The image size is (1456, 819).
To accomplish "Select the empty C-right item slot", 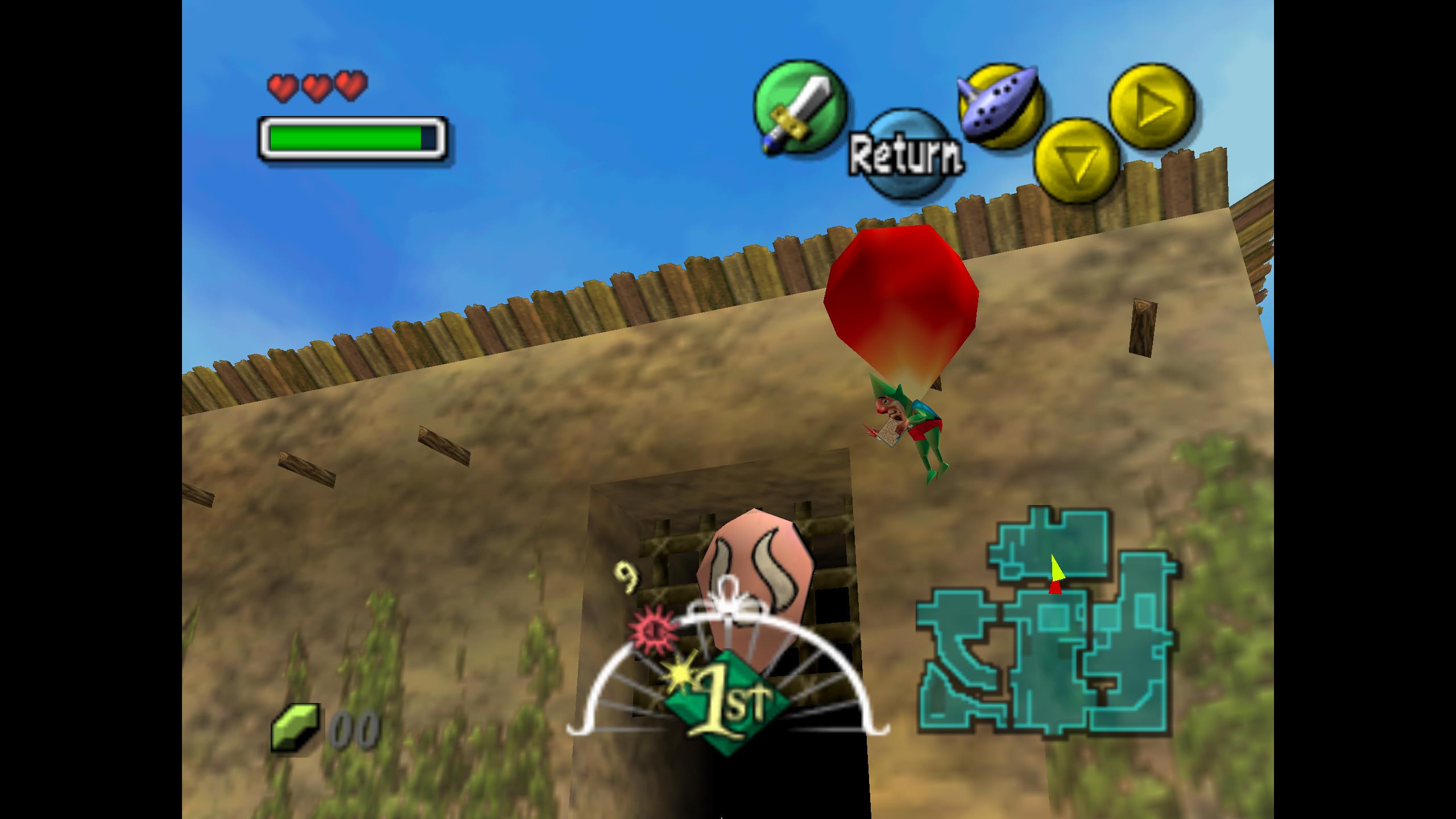I will tap(1152, 107).
